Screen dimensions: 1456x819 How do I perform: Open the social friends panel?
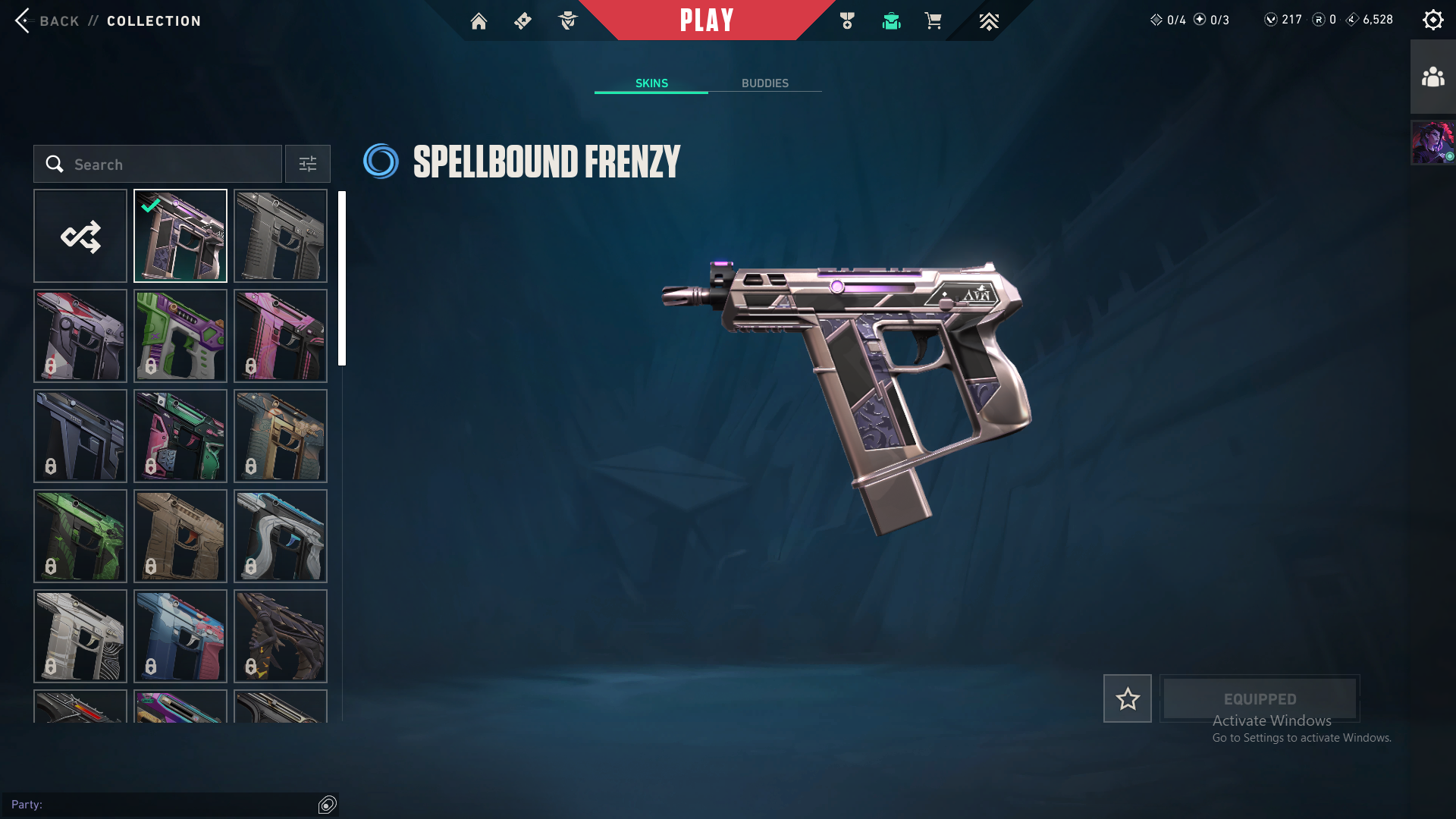tap(1432, 77)
